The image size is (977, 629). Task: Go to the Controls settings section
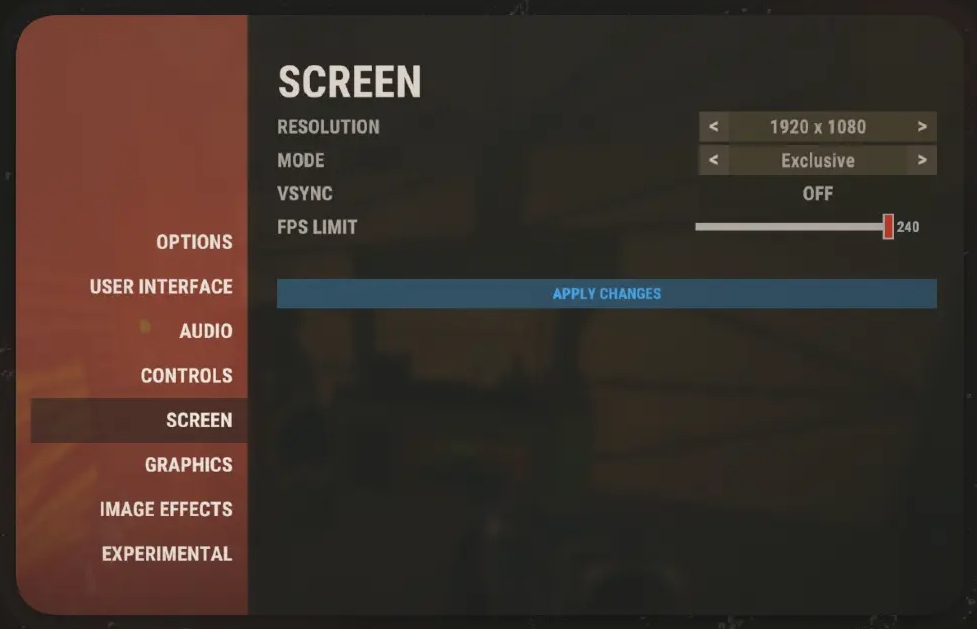pyautogui.click(x=186, y=376)
